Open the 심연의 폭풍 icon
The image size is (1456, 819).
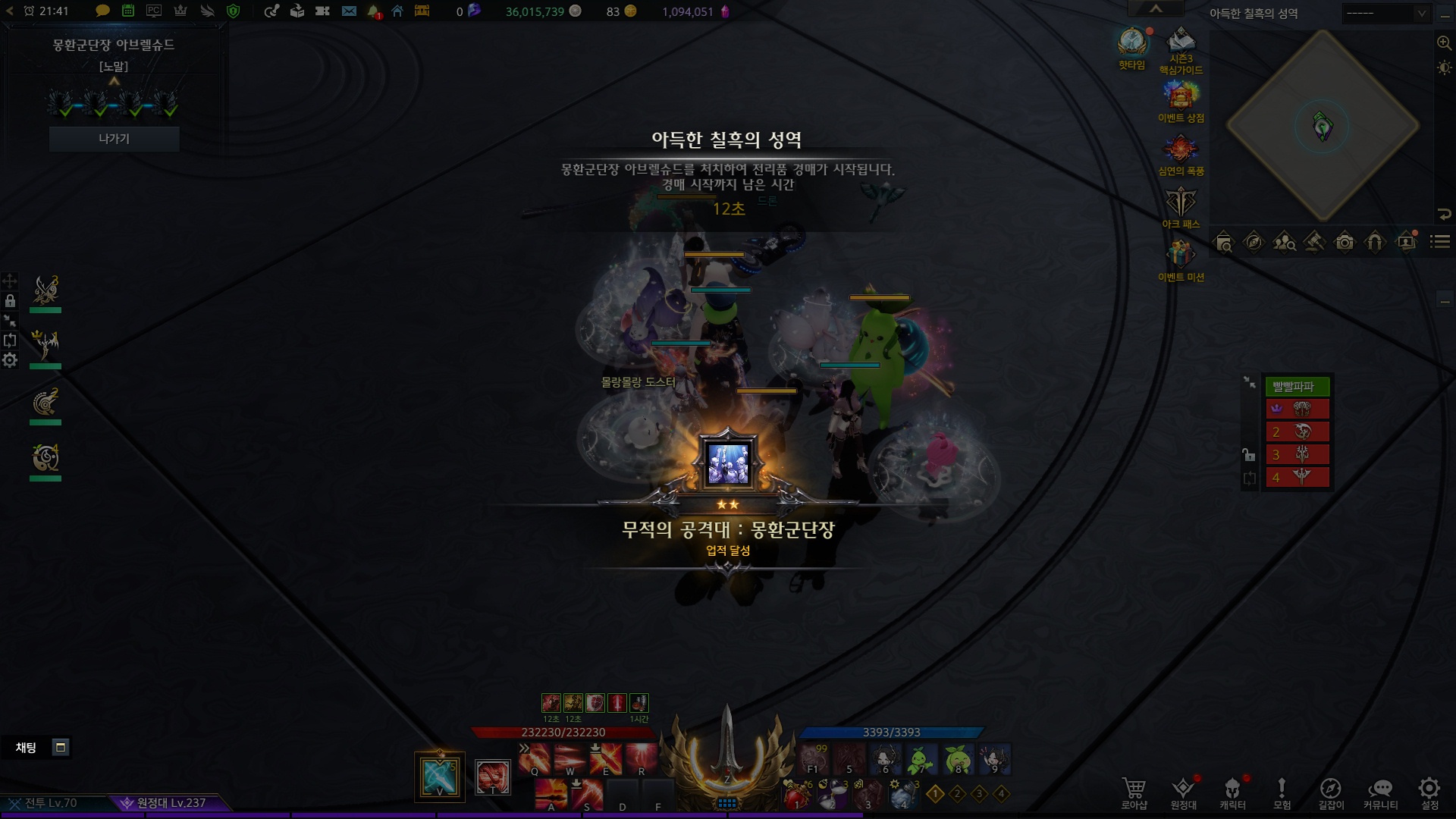pyautogui.click(x=1181, y=152)
